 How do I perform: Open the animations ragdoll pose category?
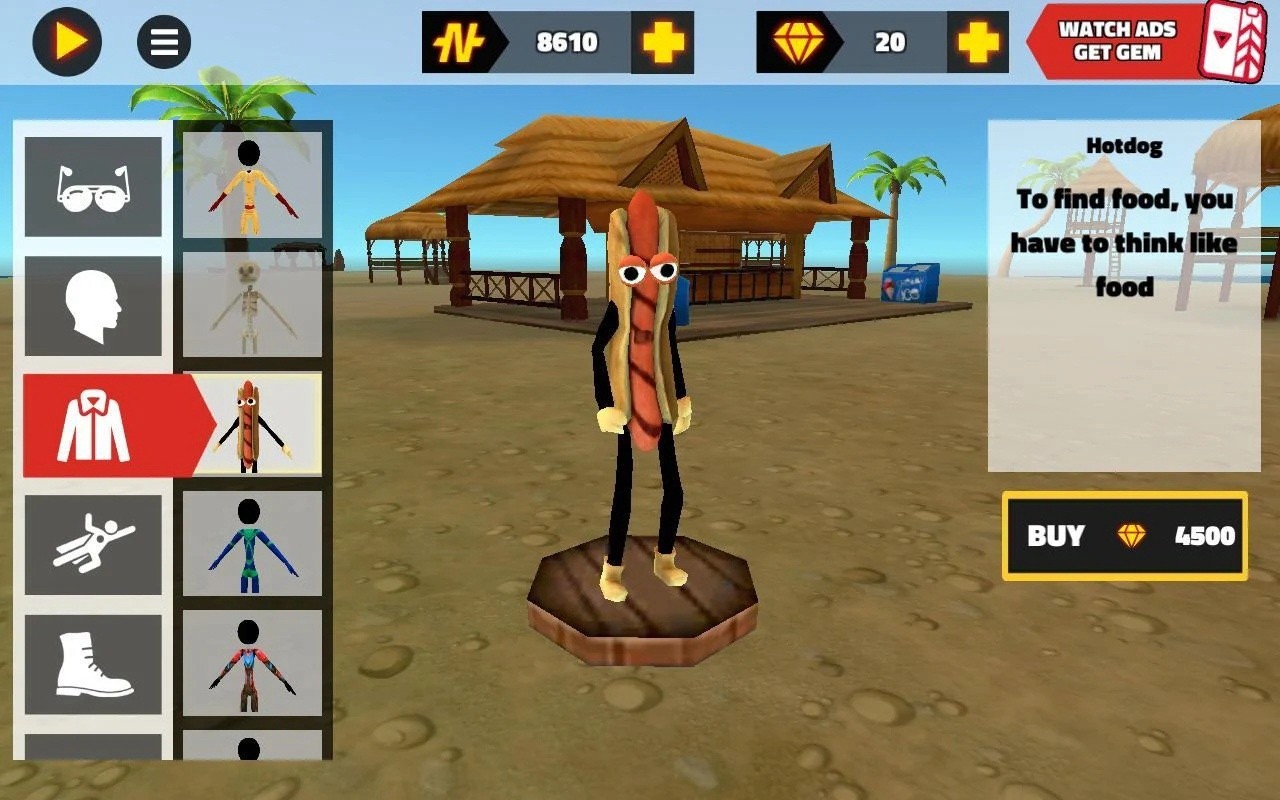coord(93,543)
